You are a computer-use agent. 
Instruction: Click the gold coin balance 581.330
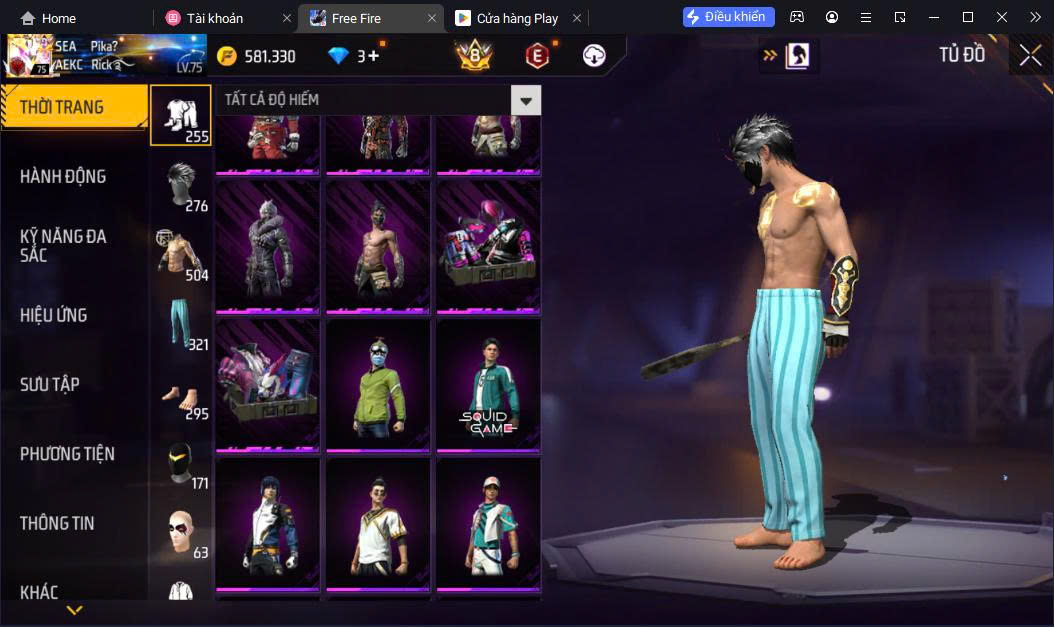(257, 57)
